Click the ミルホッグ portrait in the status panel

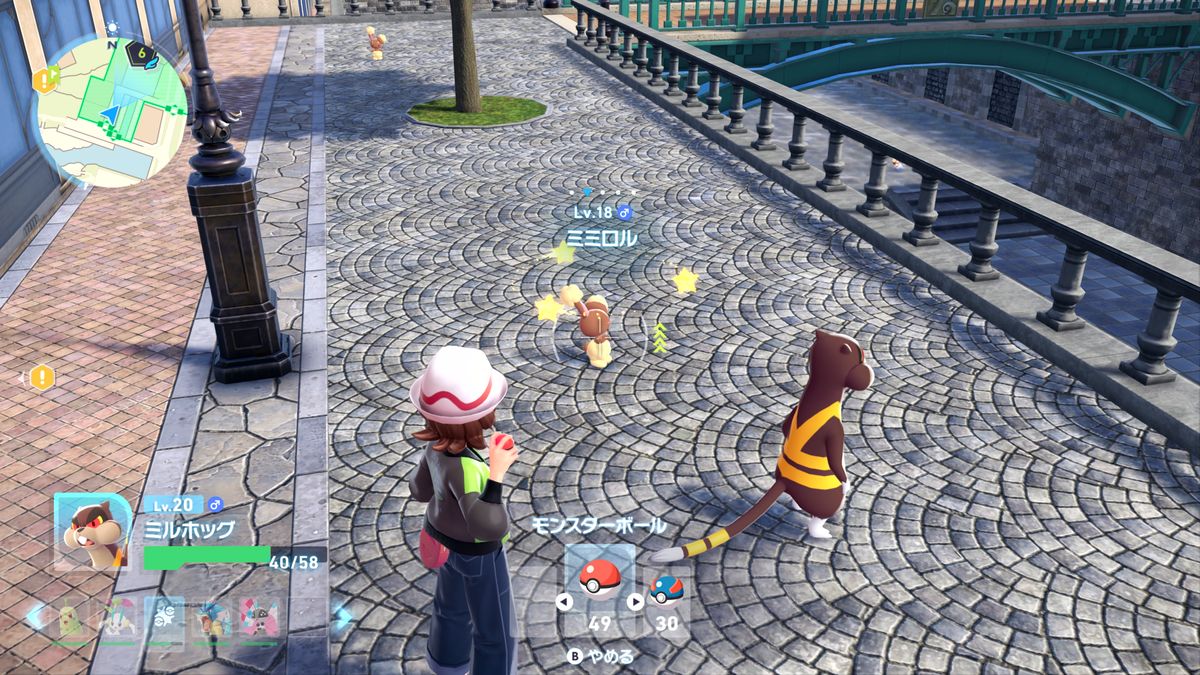92,532
